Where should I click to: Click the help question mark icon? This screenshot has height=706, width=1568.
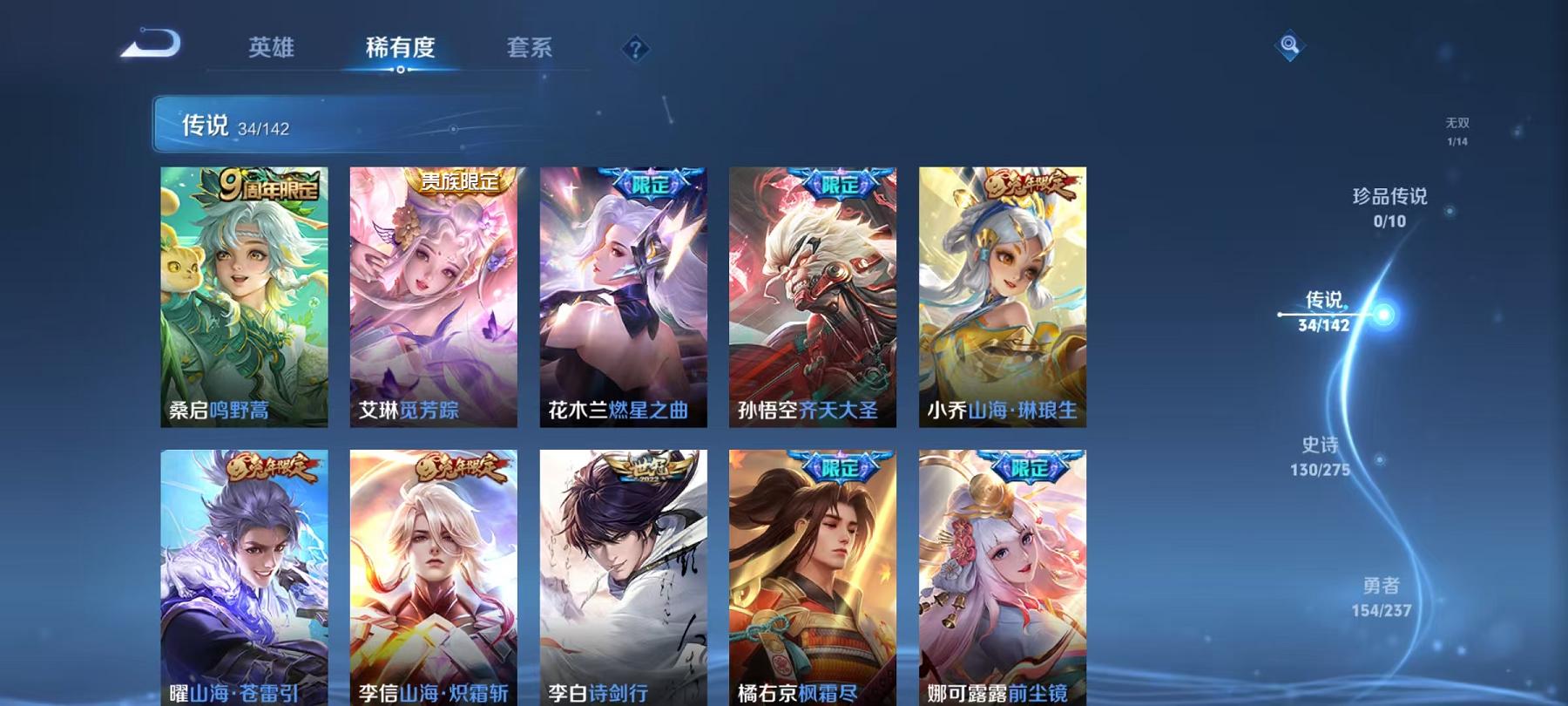pyautogui.click(x=637, y=50)
